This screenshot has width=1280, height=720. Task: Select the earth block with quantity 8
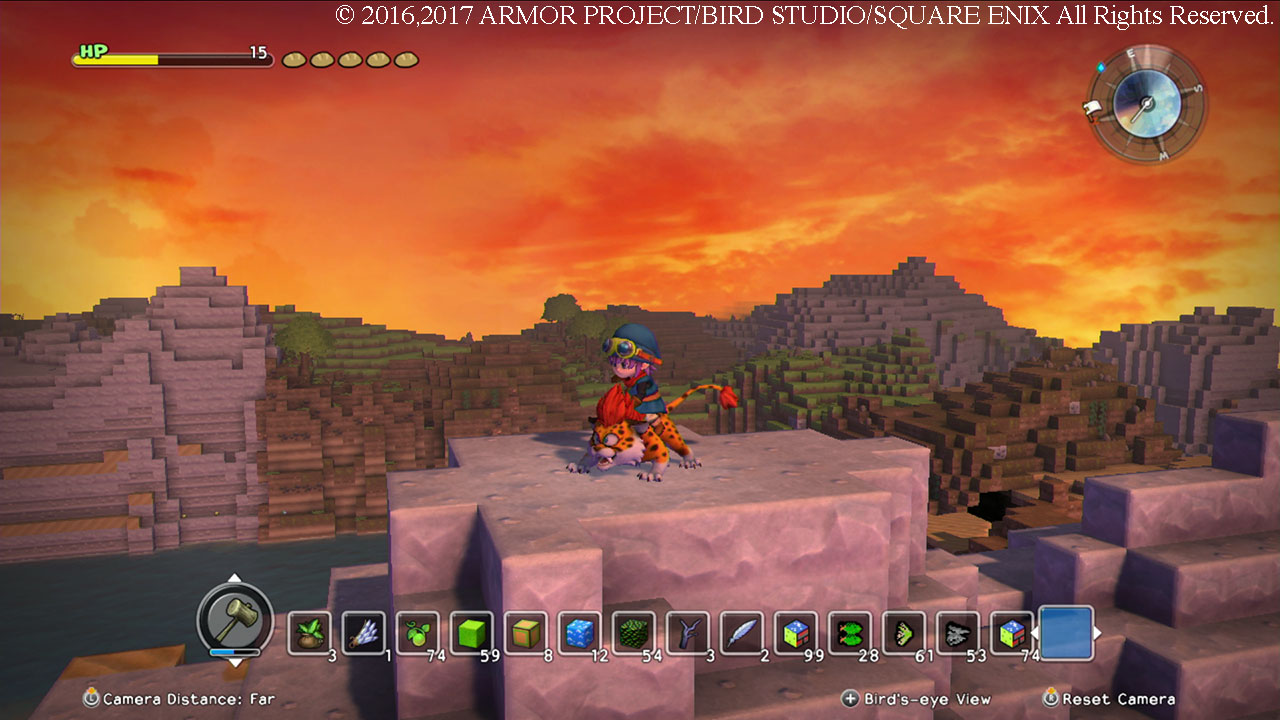click(x=527, y=633)
